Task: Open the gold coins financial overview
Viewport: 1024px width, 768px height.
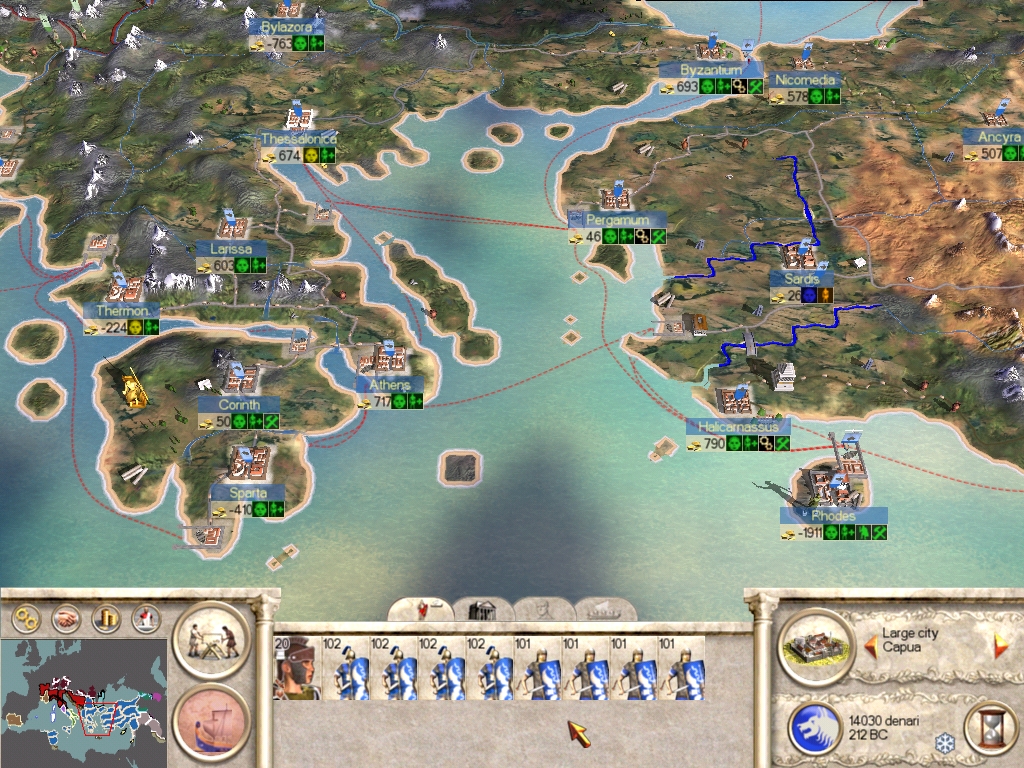Action: tap(105, 620)
